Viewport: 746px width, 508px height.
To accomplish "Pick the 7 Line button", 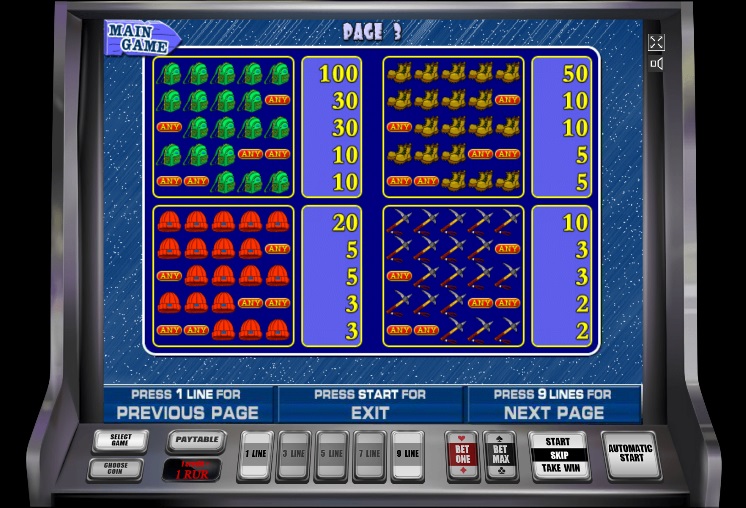I will pos(369,454).
